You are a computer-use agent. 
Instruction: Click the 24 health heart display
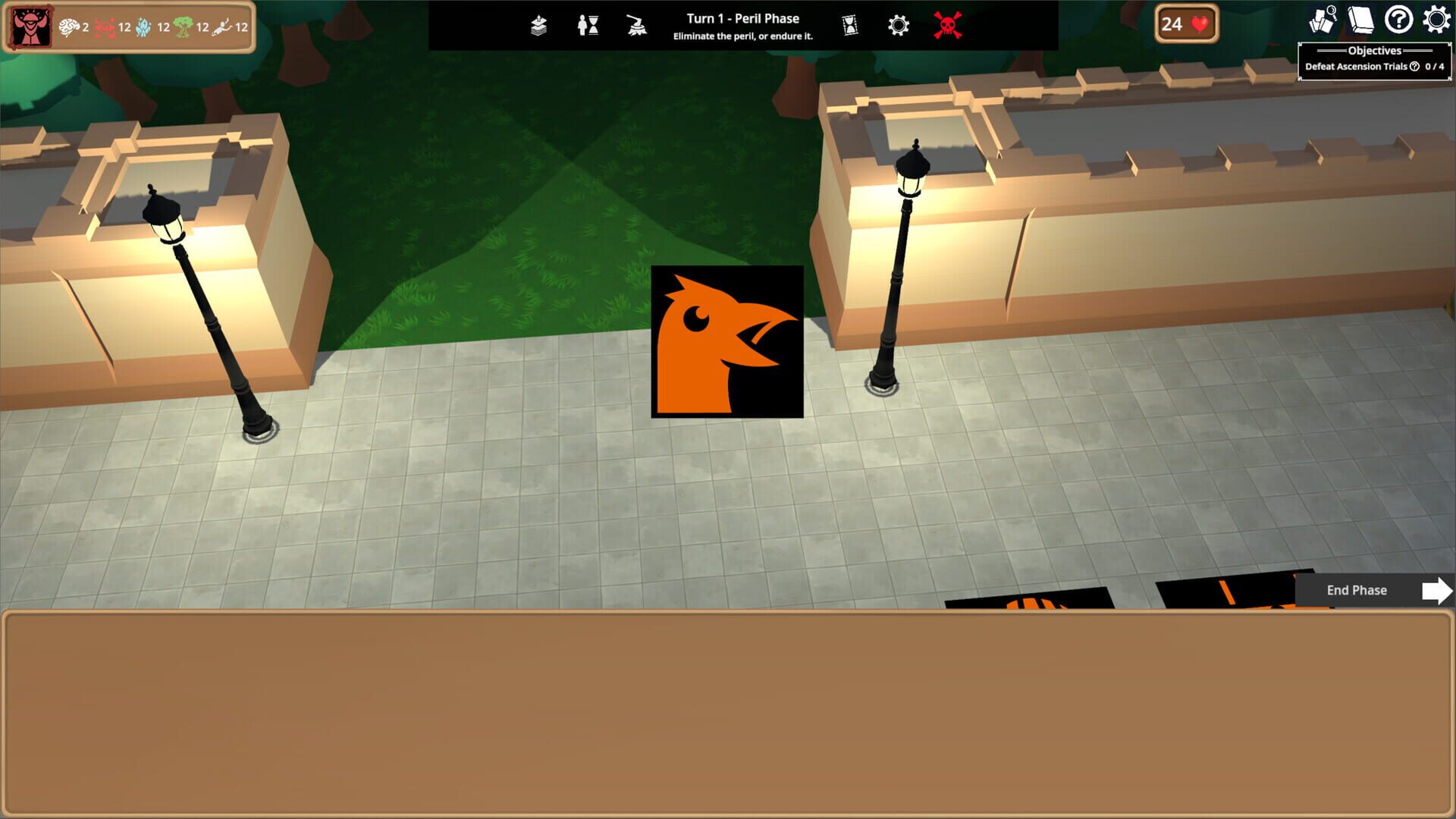tap(1185, 24)
